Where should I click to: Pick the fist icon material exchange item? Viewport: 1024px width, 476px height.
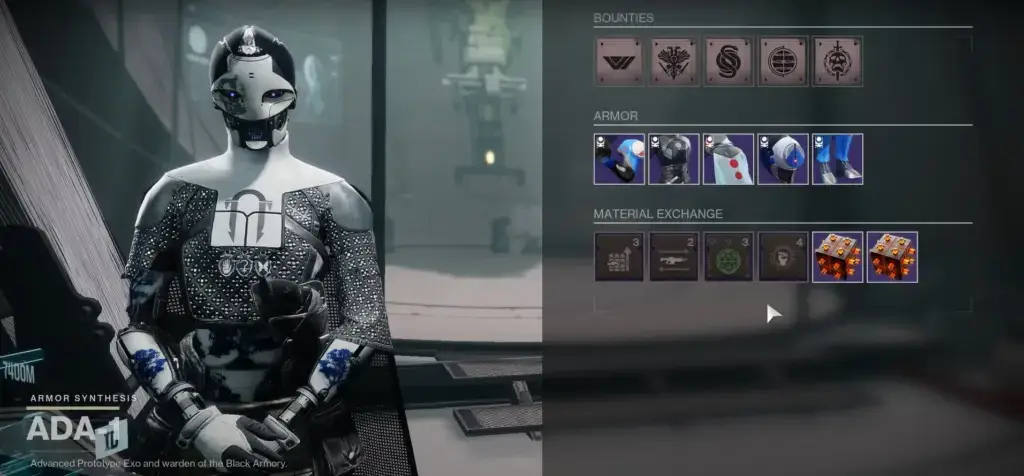tap(783, 257)
